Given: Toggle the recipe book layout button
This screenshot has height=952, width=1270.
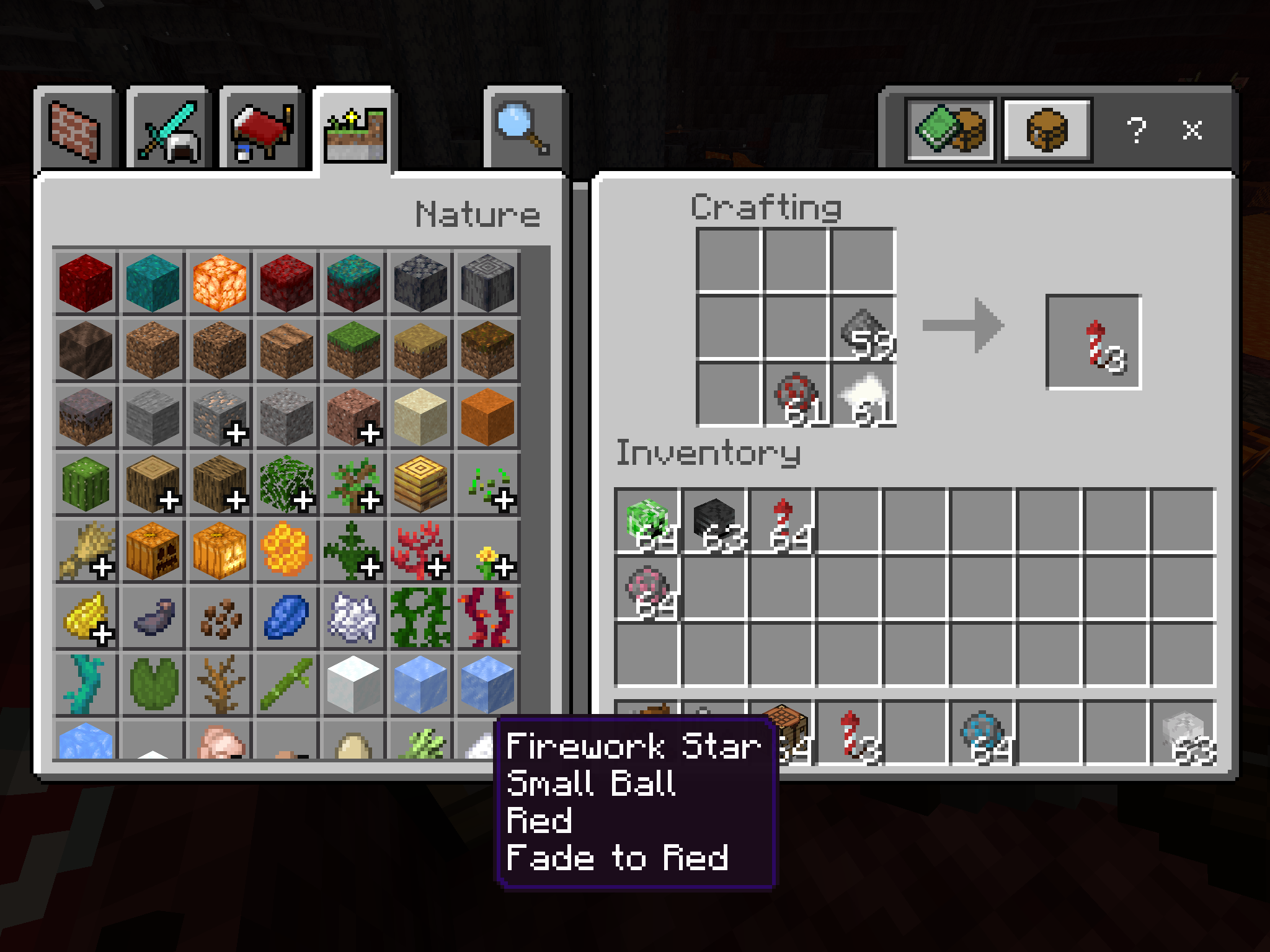Looking at the screenshot, I should [x=950, y=130].
